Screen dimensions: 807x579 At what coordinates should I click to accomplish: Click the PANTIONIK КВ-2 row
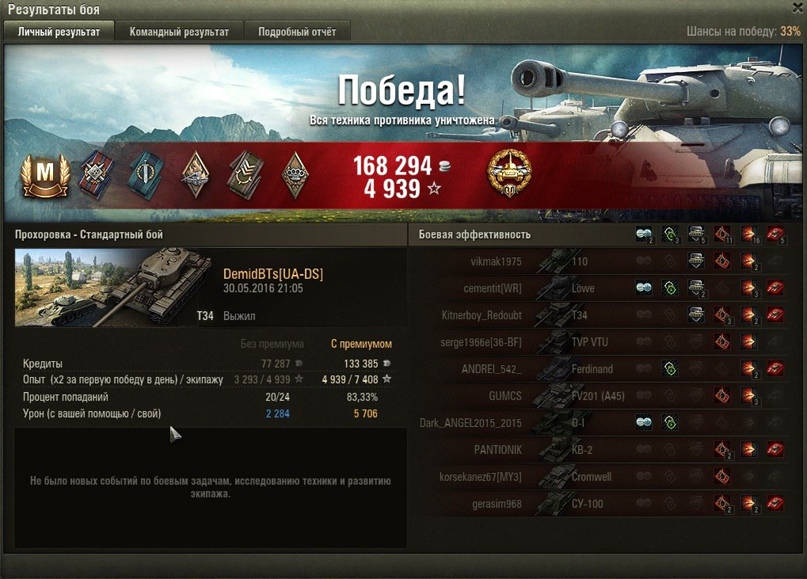pos(600,450)
